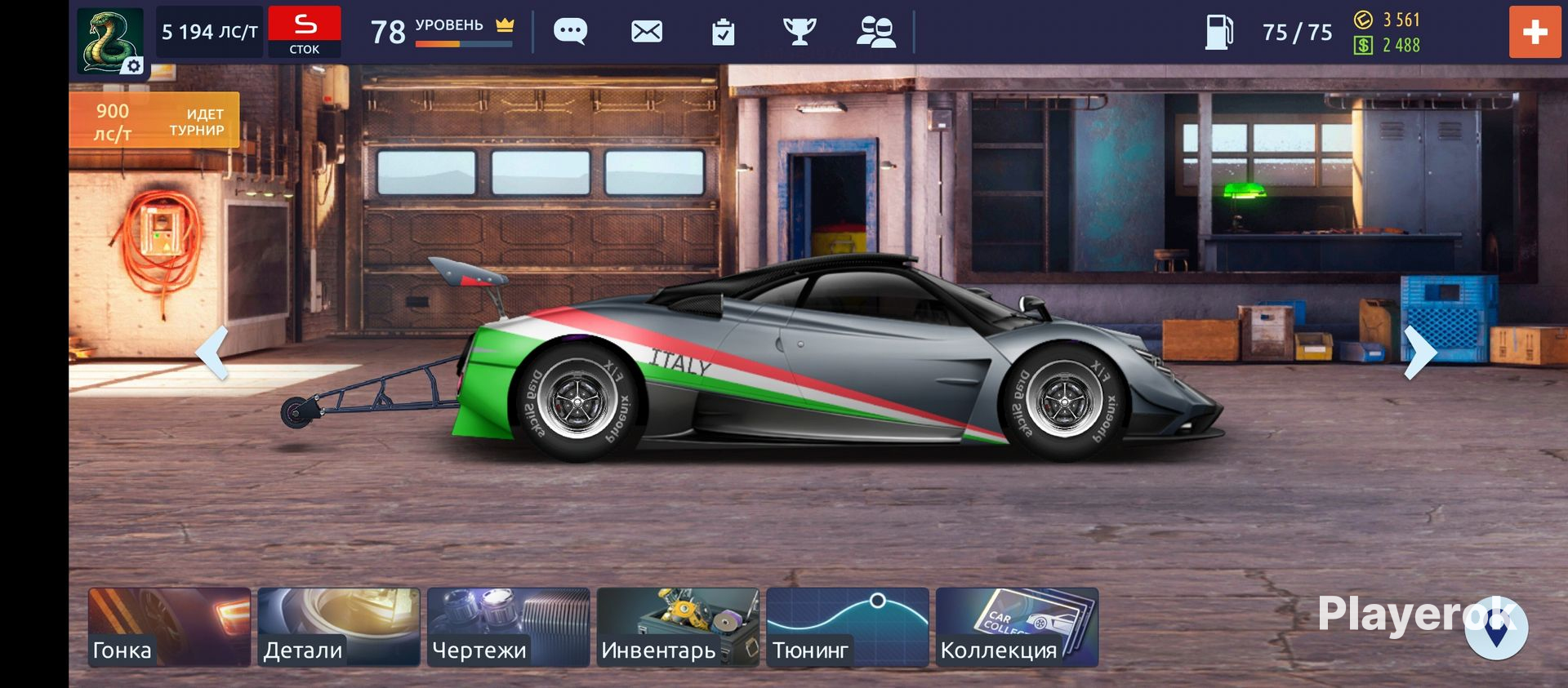View the trophy leaderboard icon
Viewport: 1568px width, 688px height.
pos(799,32)
